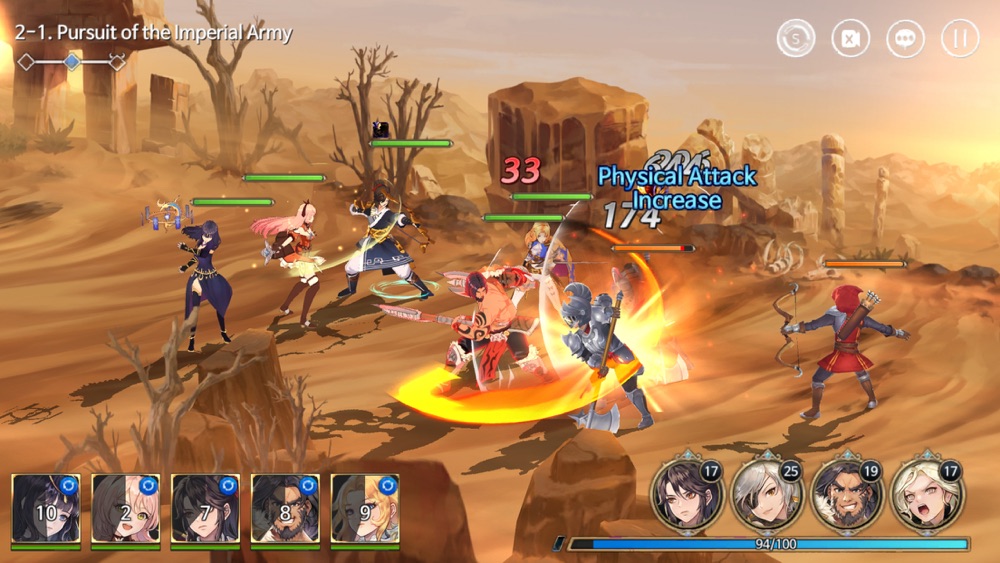The height and width of the screenshot is (563, 1000).
Task: Use the bearded warrior skill costing 19
Action: (843, 495)
